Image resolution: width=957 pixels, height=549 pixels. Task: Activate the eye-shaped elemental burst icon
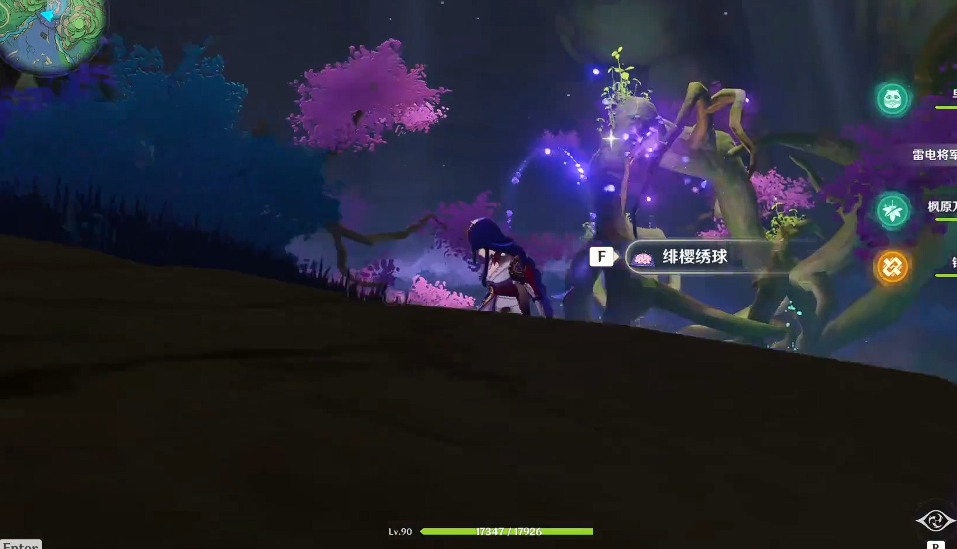(x=936, y=520)
